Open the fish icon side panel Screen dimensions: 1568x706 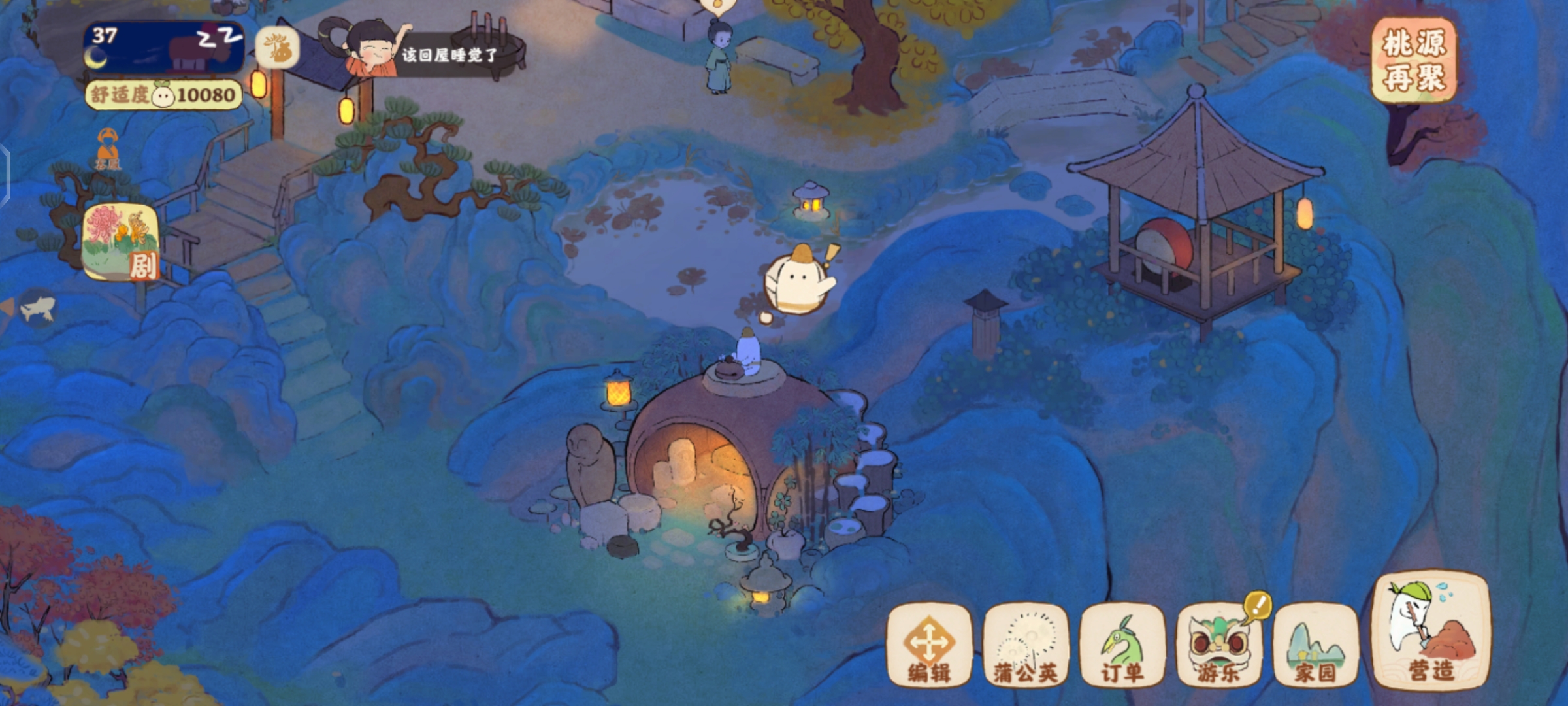coord(37,308)
